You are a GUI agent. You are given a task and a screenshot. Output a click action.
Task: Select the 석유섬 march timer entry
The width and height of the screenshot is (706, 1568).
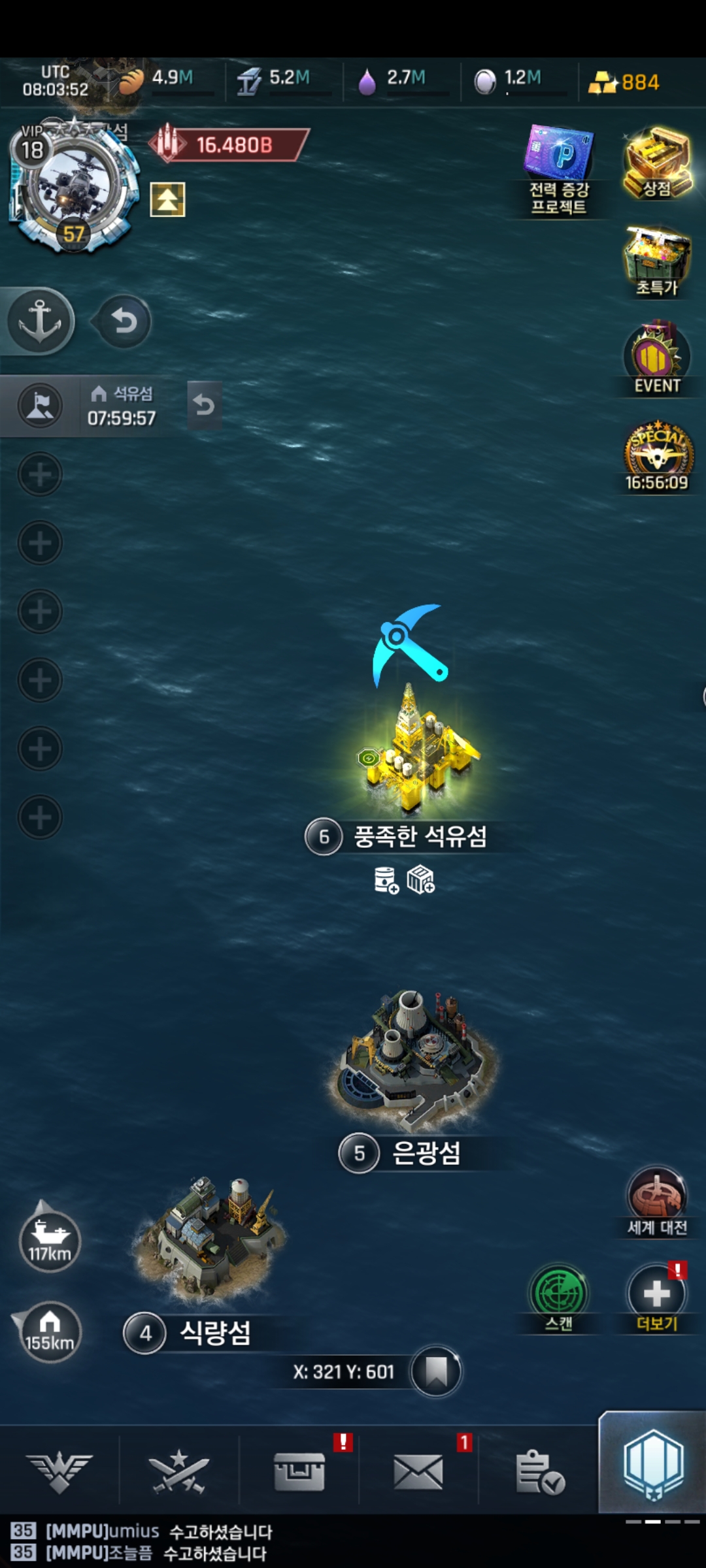pyautogui.click(x=121, y=406)
